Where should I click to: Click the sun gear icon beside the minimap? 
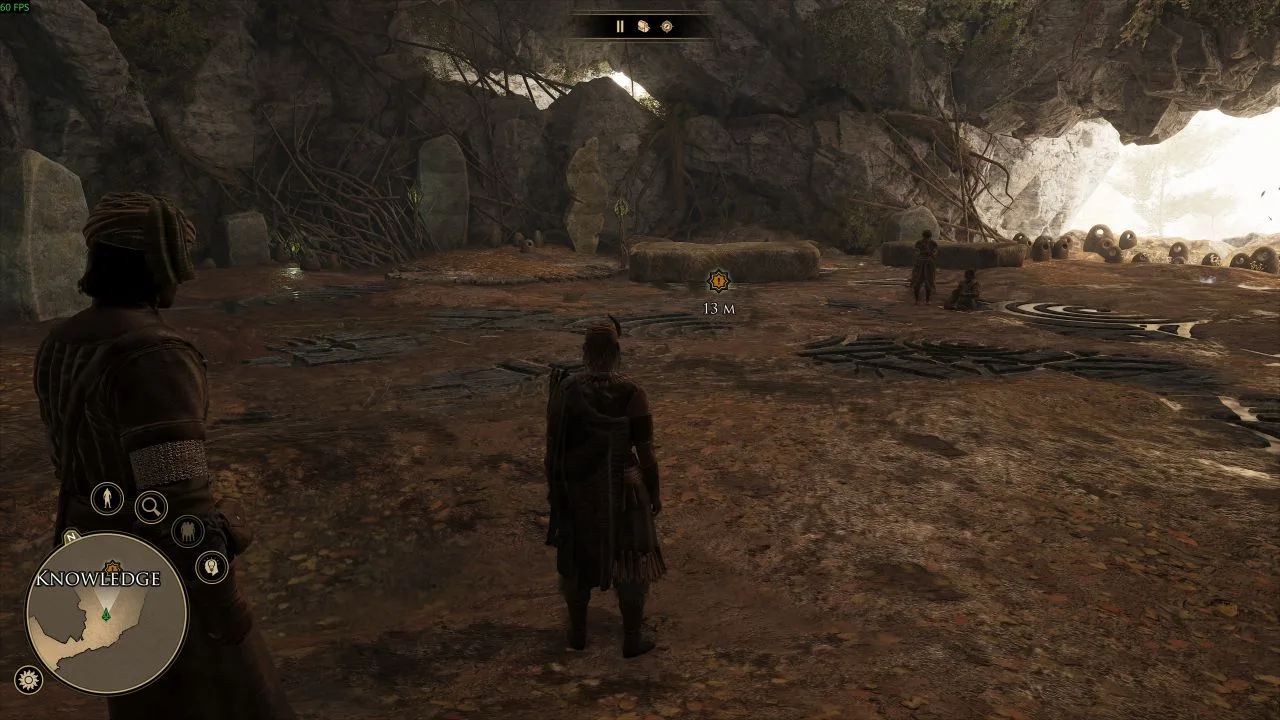[x=27, y=680]
